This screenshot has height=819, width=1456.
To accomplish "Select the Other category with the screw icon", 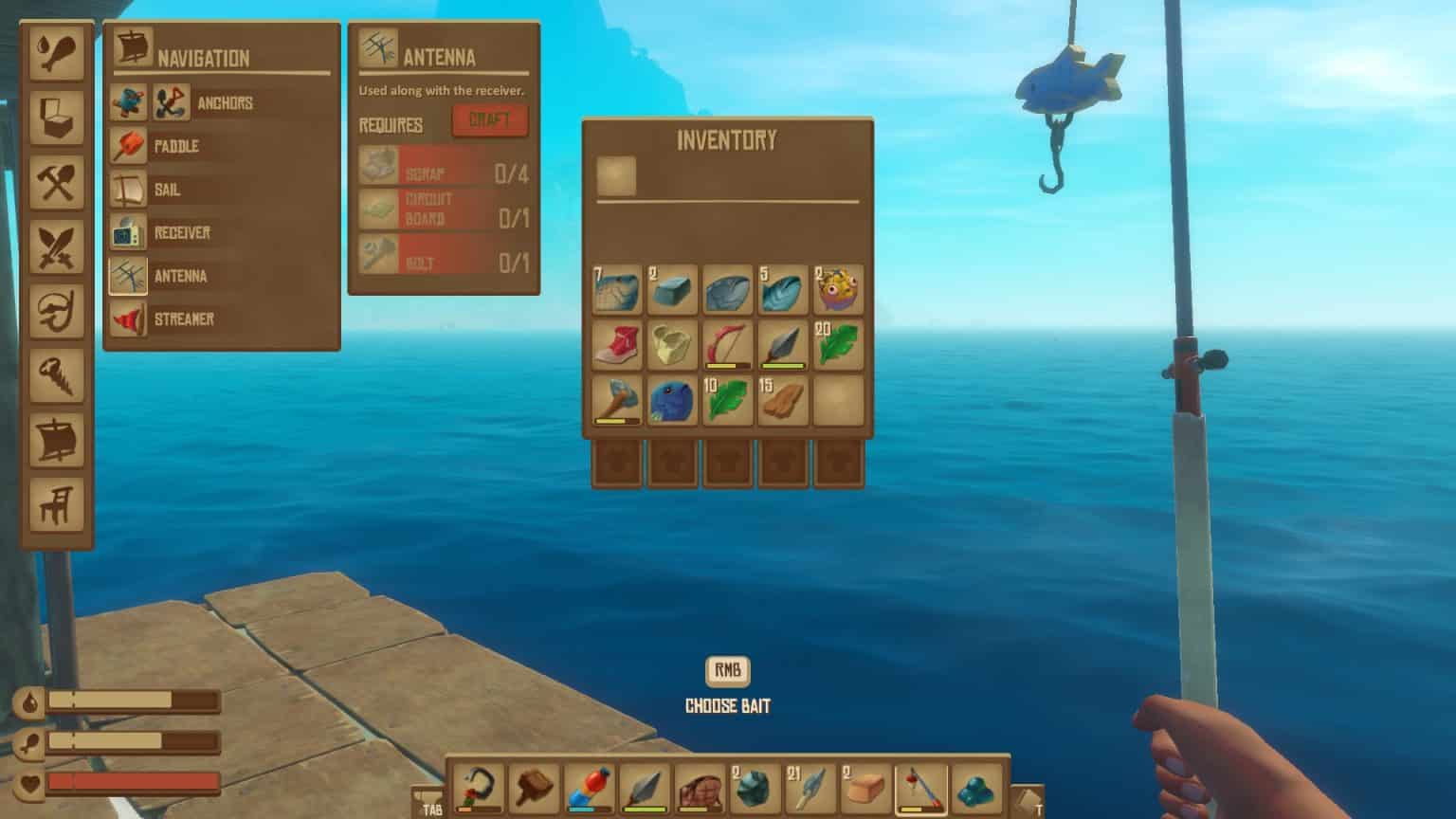I will point(57,375).
